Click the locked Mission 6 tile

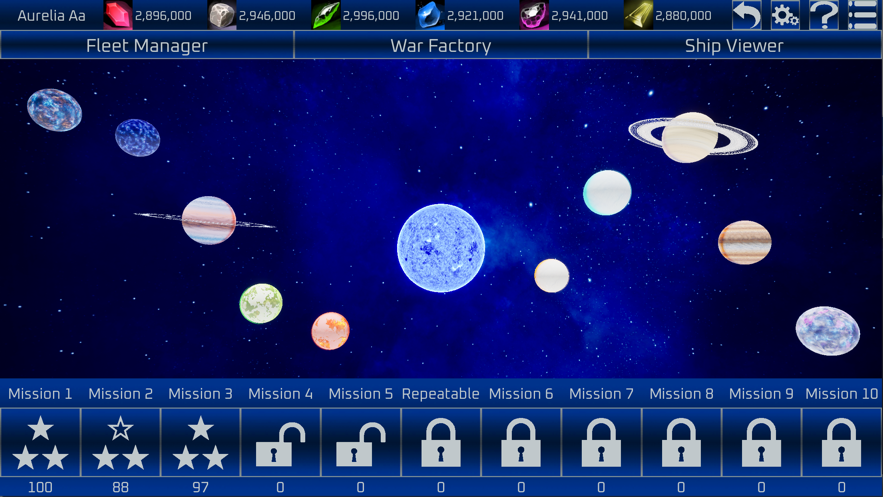pos(521,442)
